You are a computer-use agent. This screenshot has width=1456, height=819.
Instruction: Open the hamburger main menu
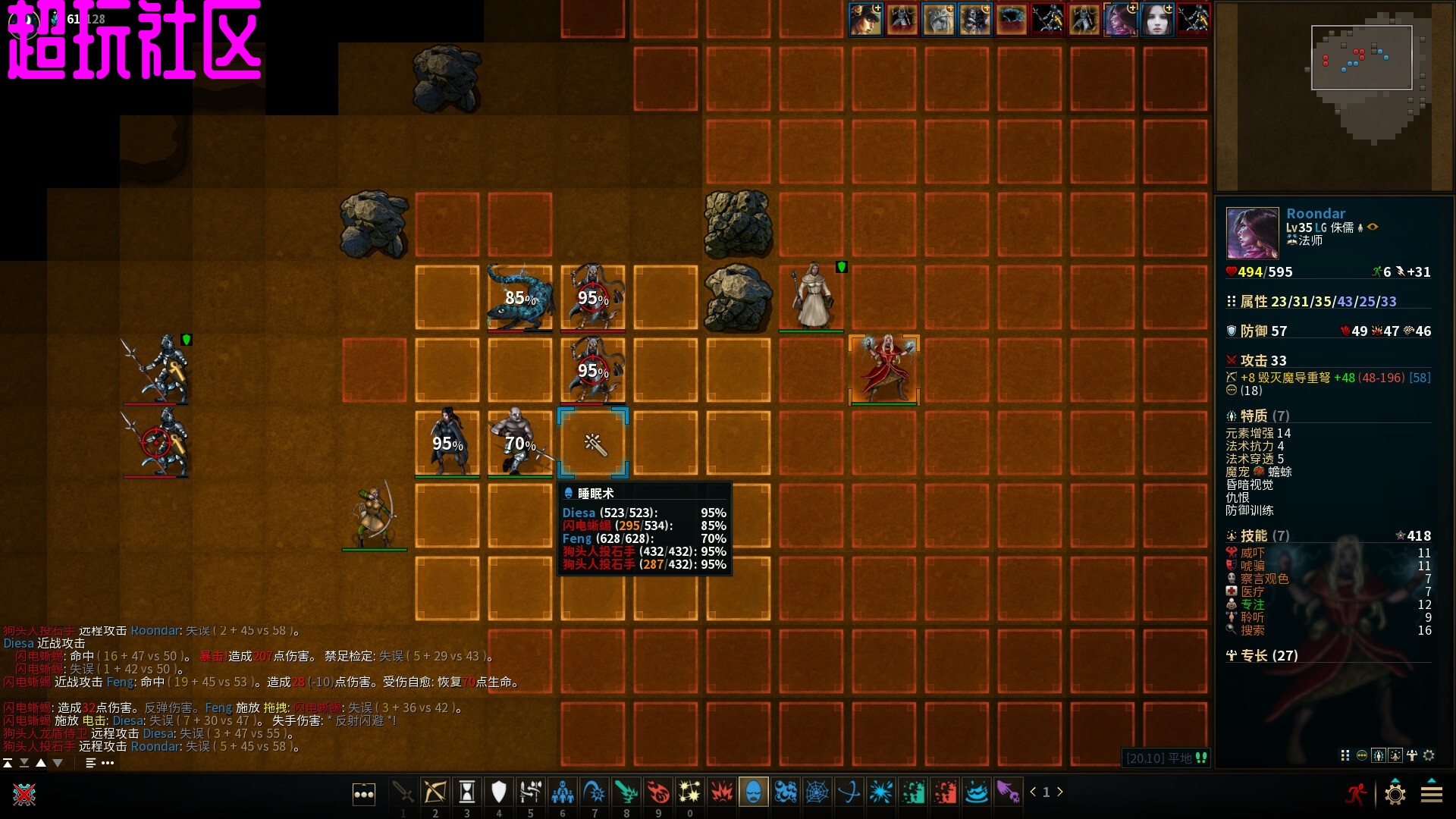pyautogui.click(x=1432, y=794)
